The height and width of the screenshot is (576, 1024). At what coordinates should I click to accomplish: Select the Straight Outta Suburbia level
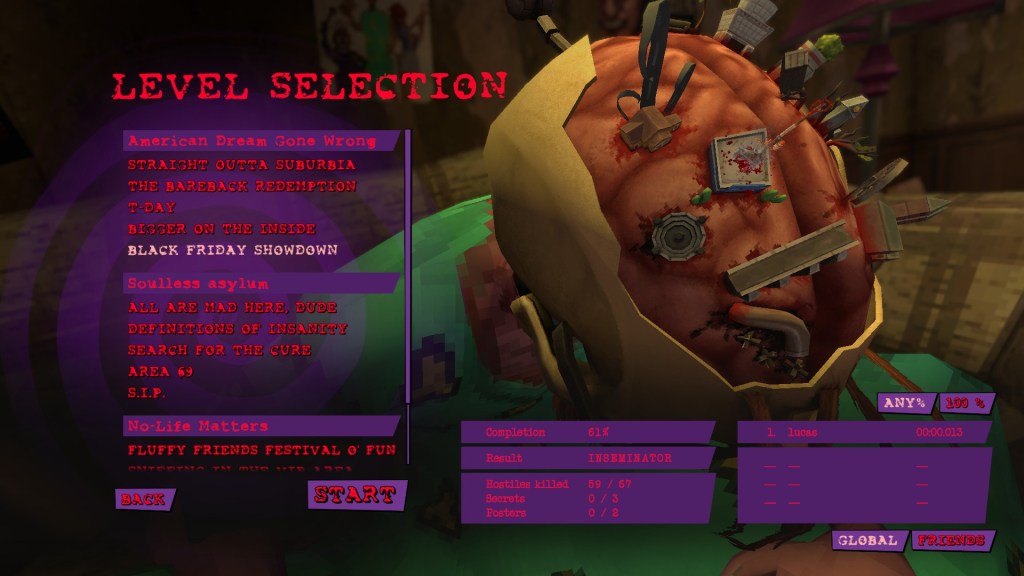(241, 165)
